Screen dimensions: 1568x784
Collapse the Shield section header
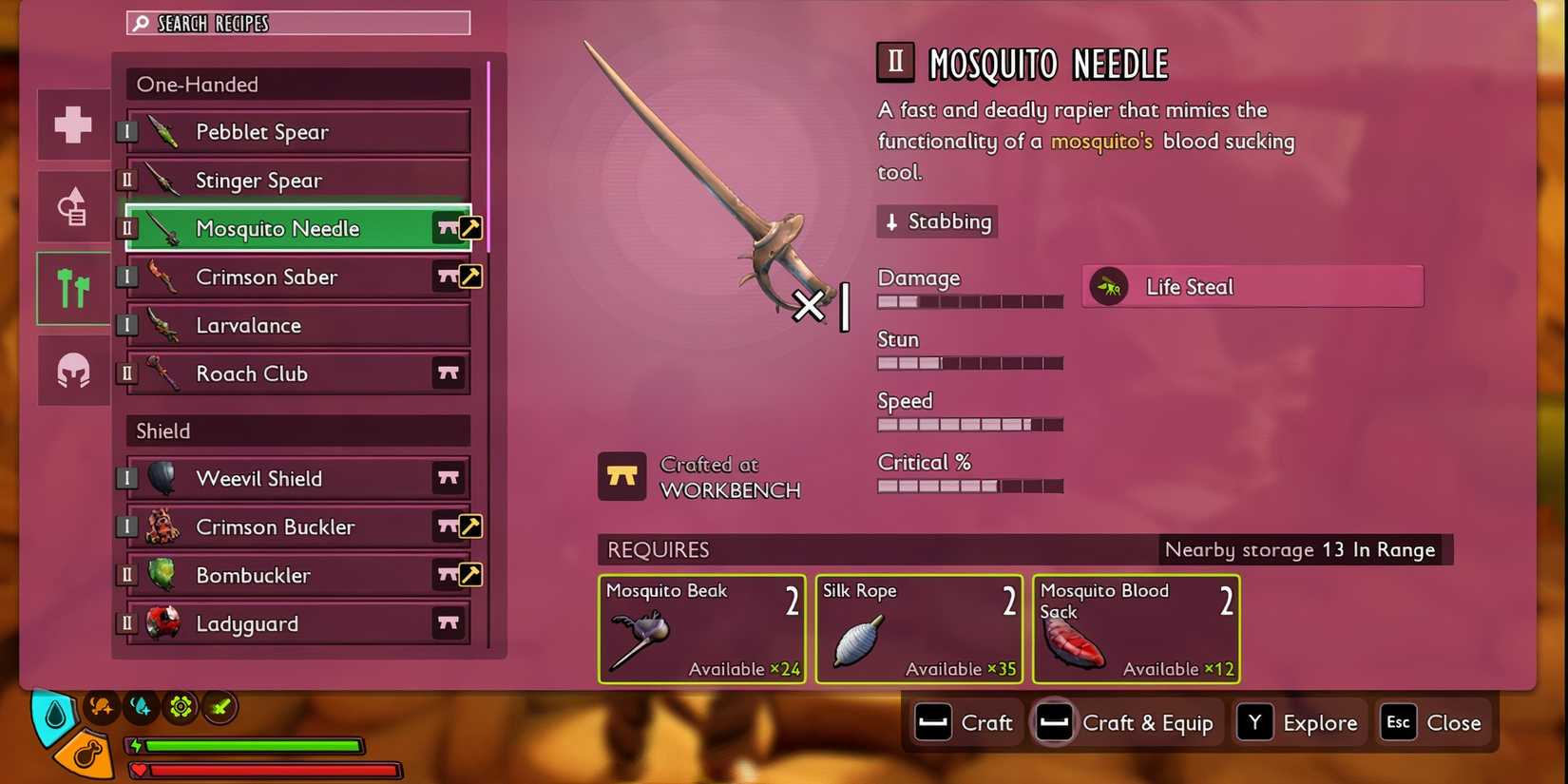(x=295, y=430)
